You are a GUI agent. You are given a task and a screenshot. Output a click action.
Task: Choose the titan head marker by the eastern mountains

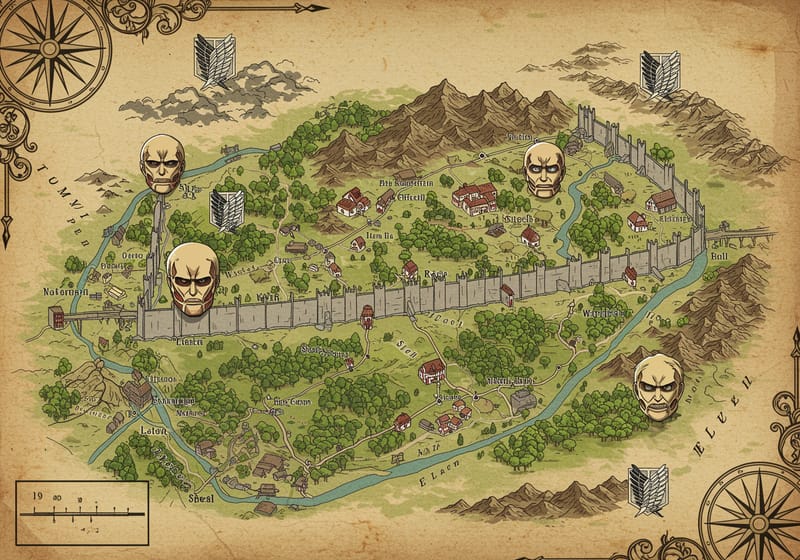point(658,386)
